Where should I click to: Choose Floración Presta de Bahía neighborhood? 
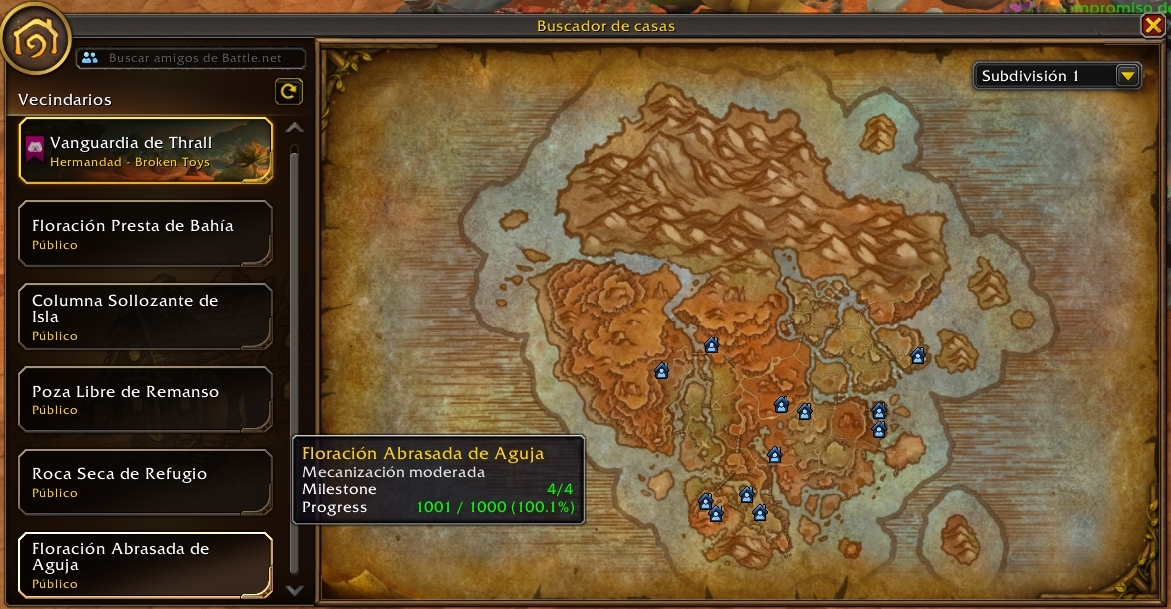coord(145,233)
